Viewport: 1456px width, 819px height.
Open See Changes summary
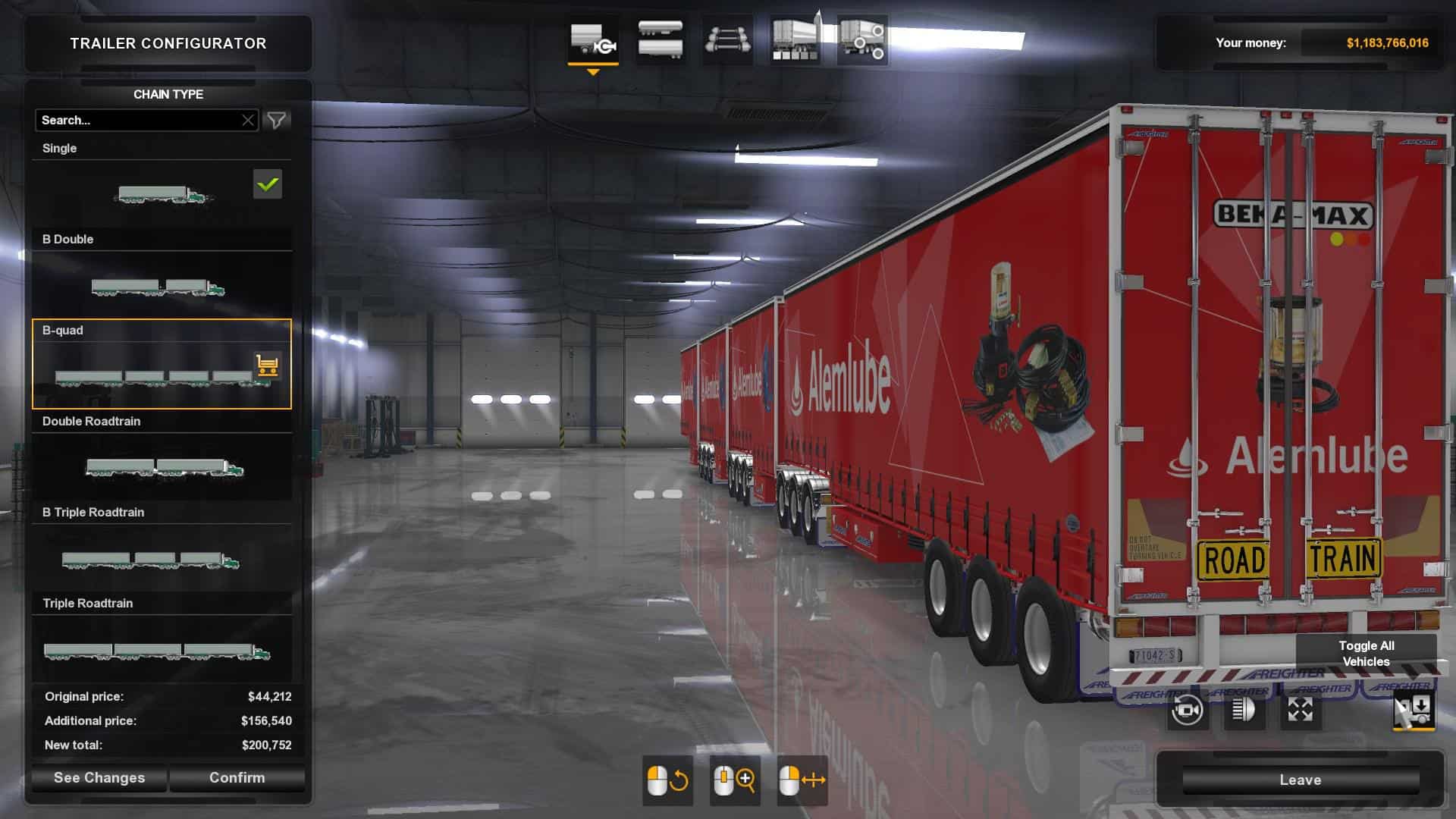coord(99,777)
